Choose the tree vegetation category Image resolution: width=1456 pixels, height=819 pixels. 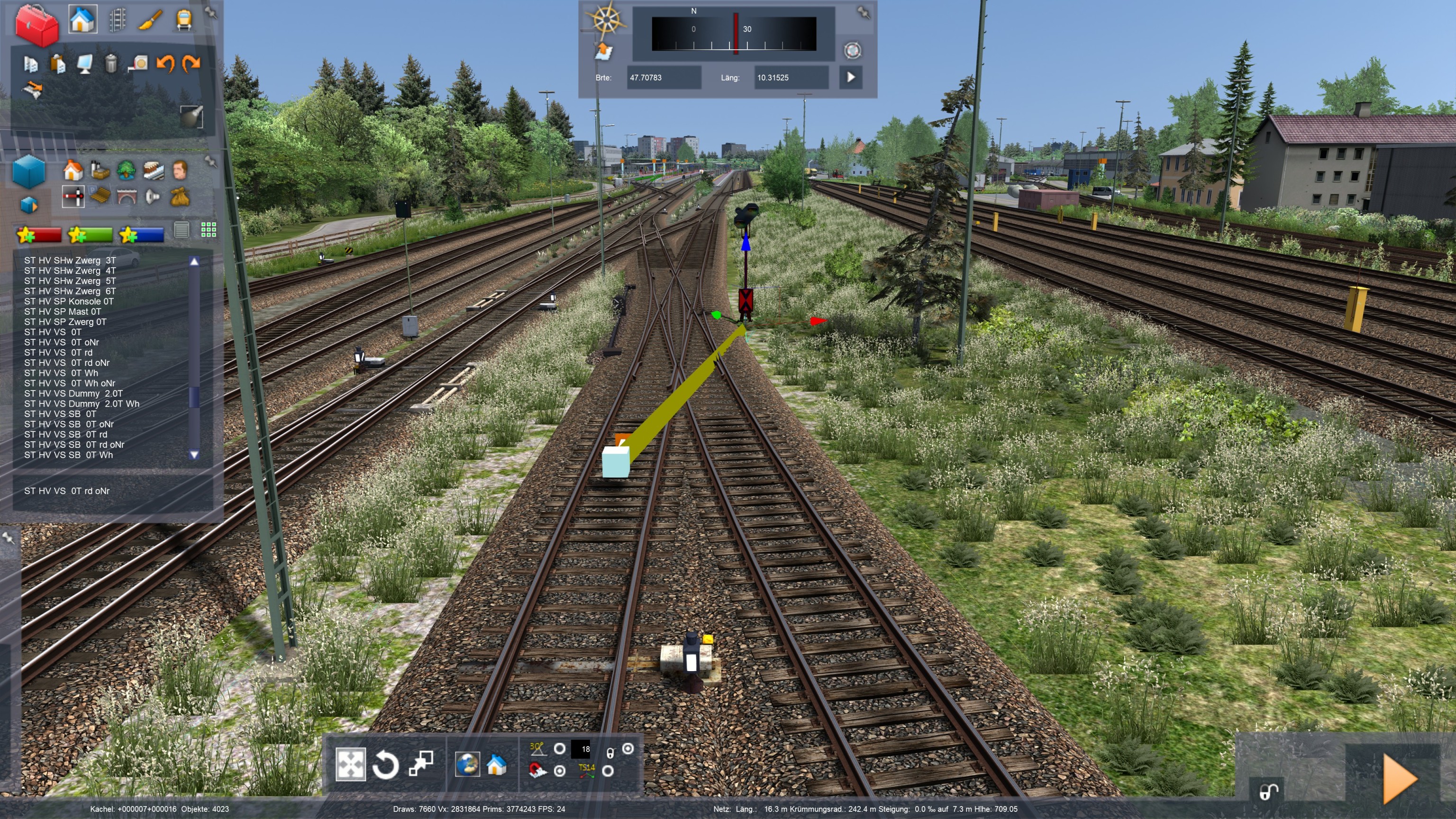click(x=126, y=170)
